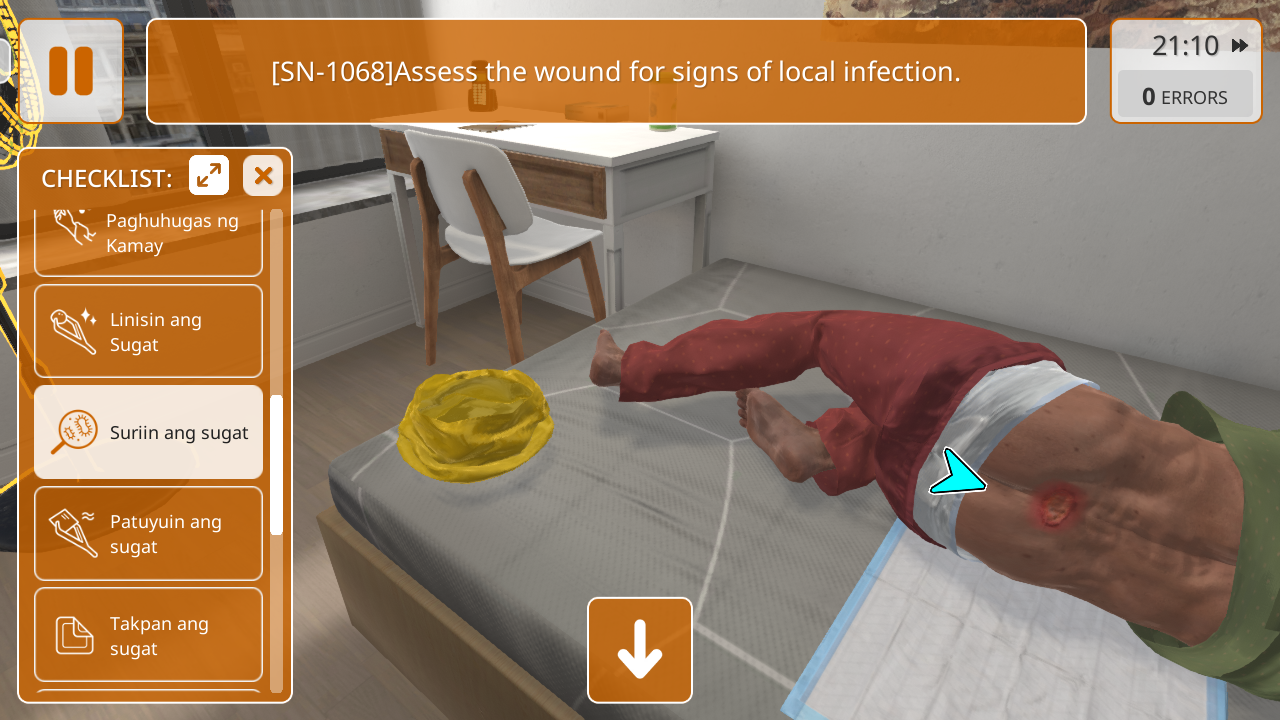Choose the Linisin ang Sugat checklist item
Viewport: 1280px width, 720px height.
click(x=148, y=332)
